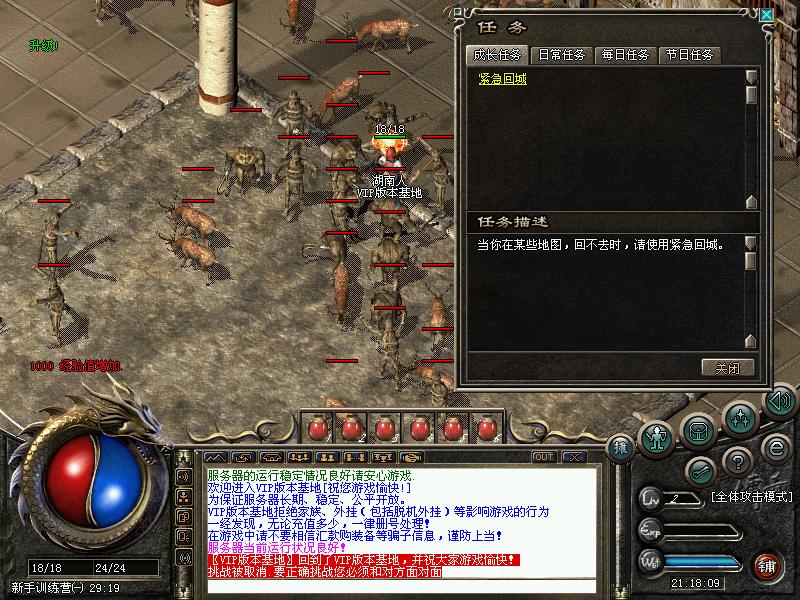The height and width of the screenshot is (600, 800).
Task: Close the quest panel with the X
Action: [x=766, y=15]
